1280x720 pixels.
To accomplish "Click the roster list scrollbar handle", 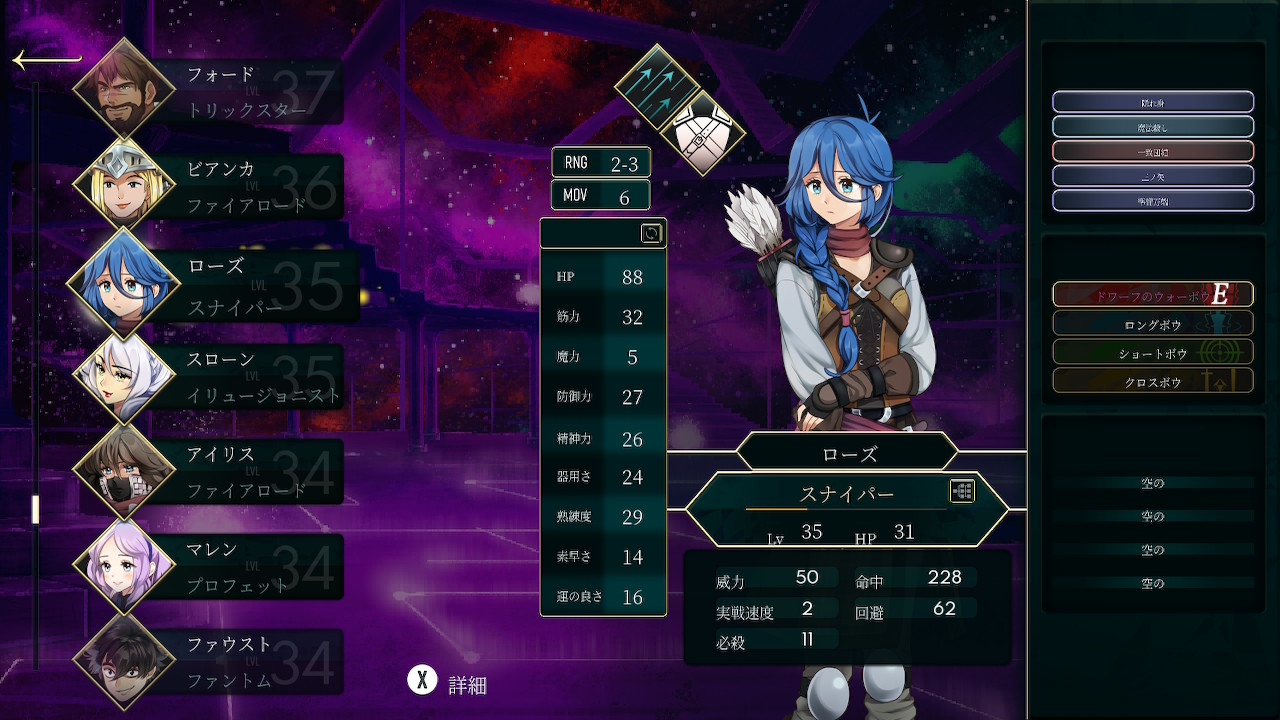I will (x=35, y=509).
